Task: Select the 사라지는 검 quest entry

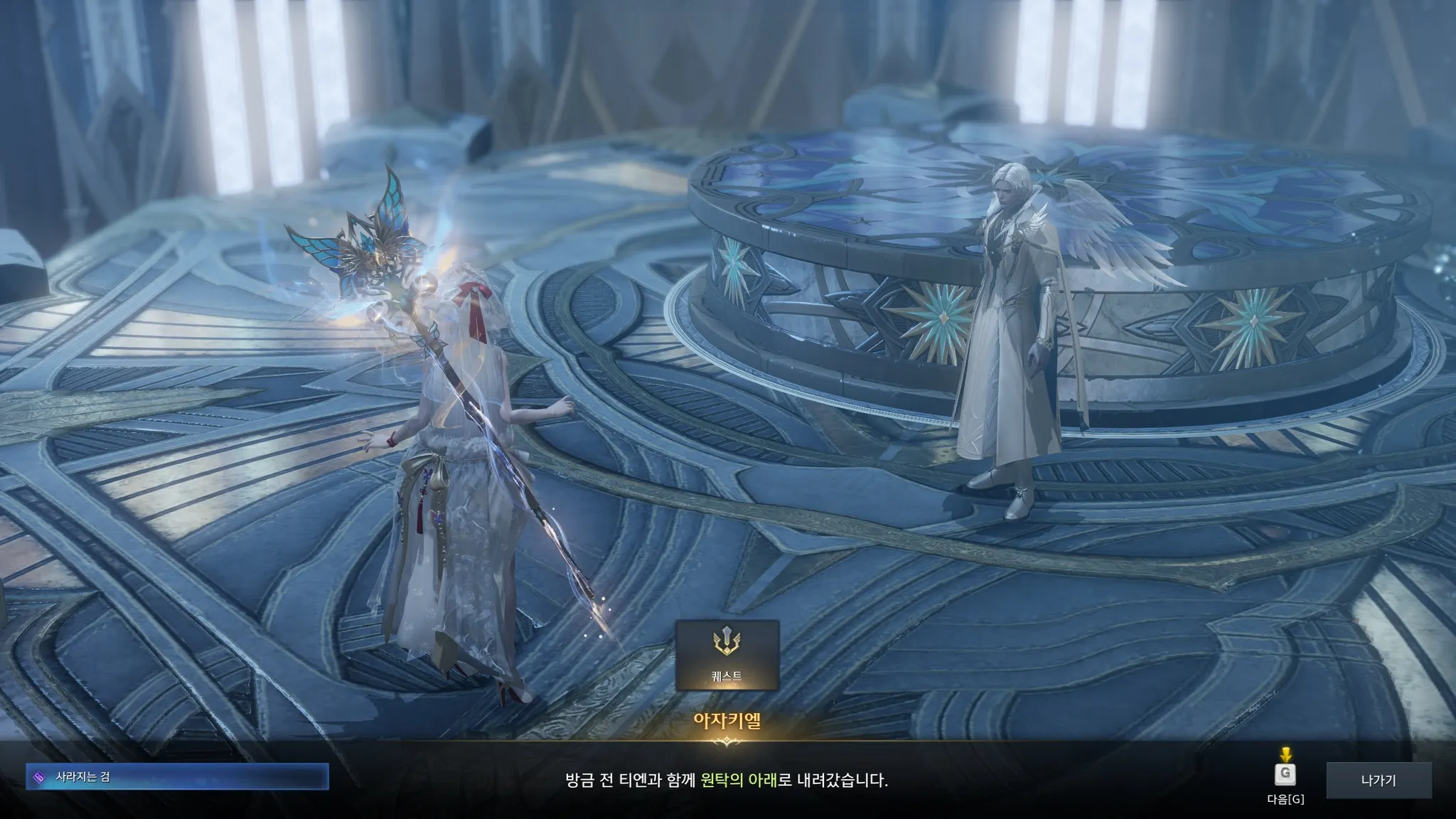Action: point(177,777)
